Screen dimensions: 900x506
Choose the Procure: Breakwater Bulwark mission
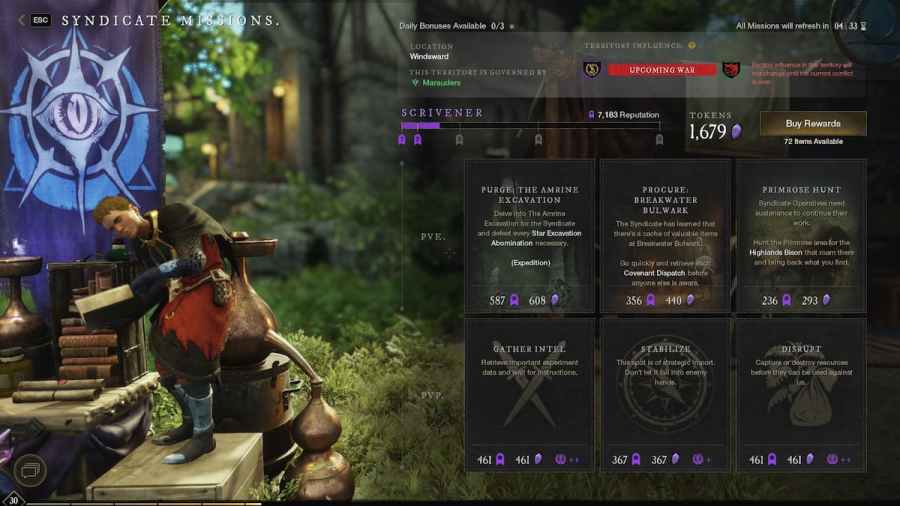[665, 236]
